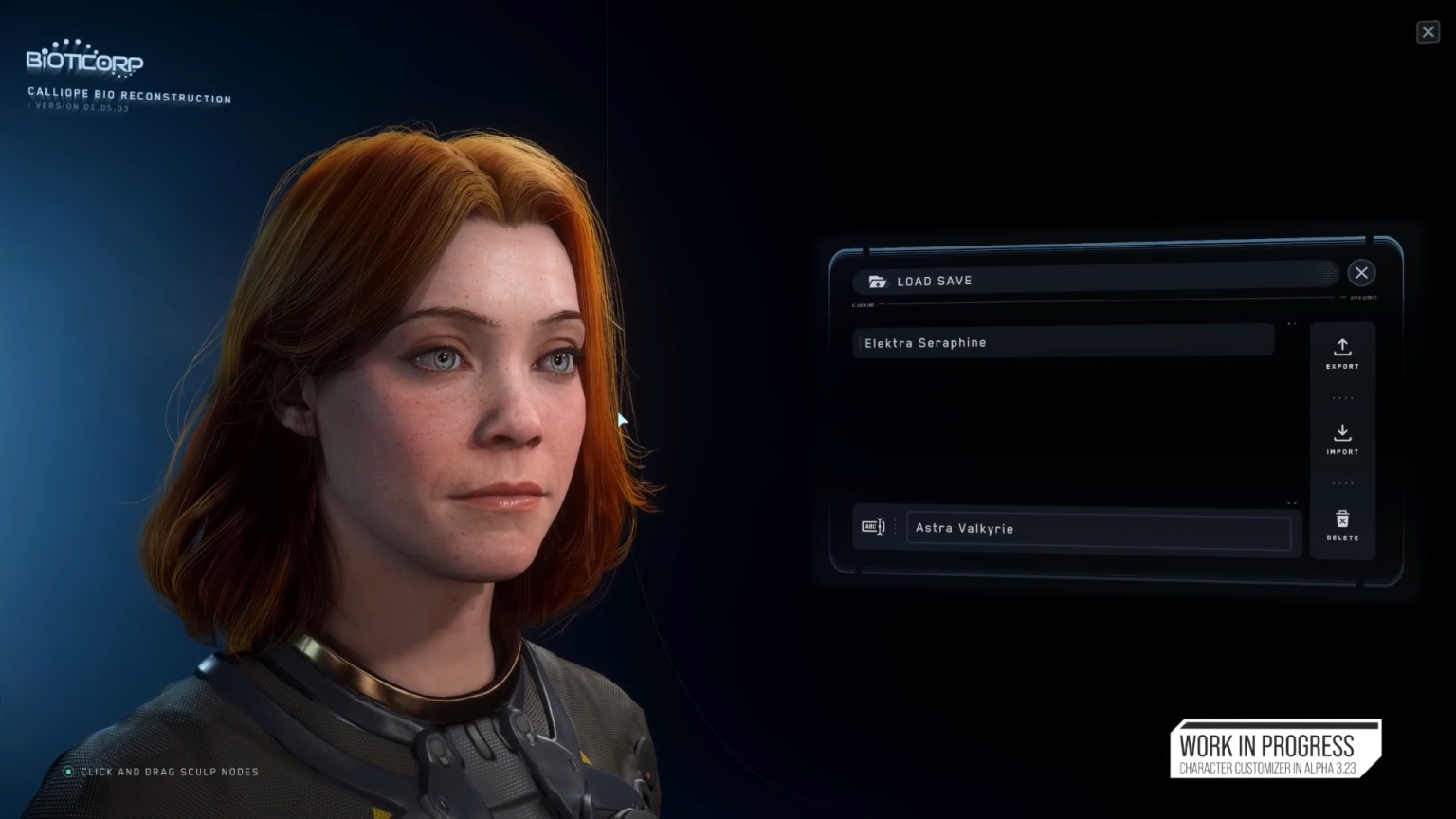The height and width of the screenshot is (819, 1456).
Task: Select the Elektra Seraphine saved character
Action: point(1062,342)
